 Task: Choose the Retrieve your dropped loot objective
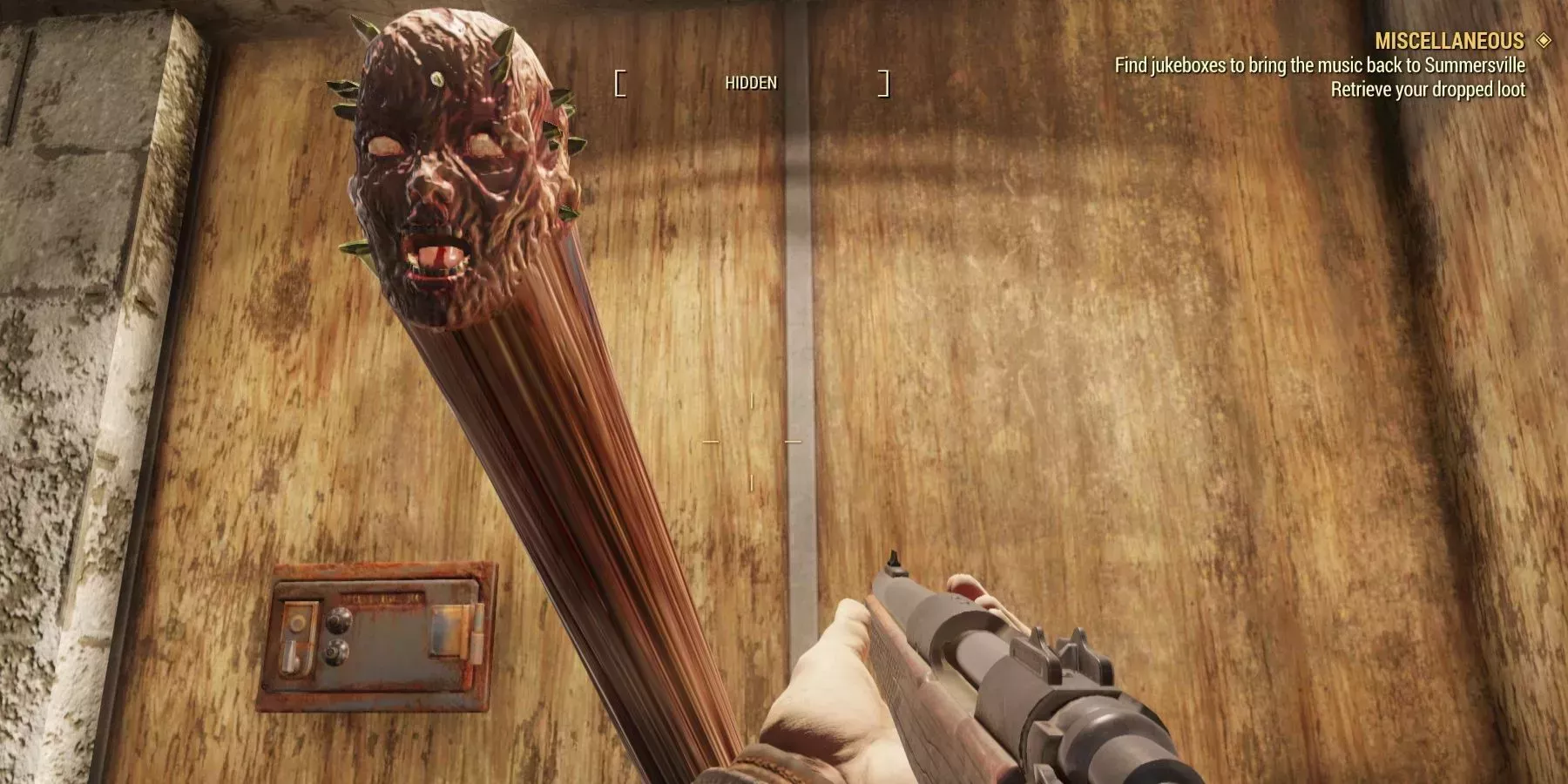(x=1428, y=90)
